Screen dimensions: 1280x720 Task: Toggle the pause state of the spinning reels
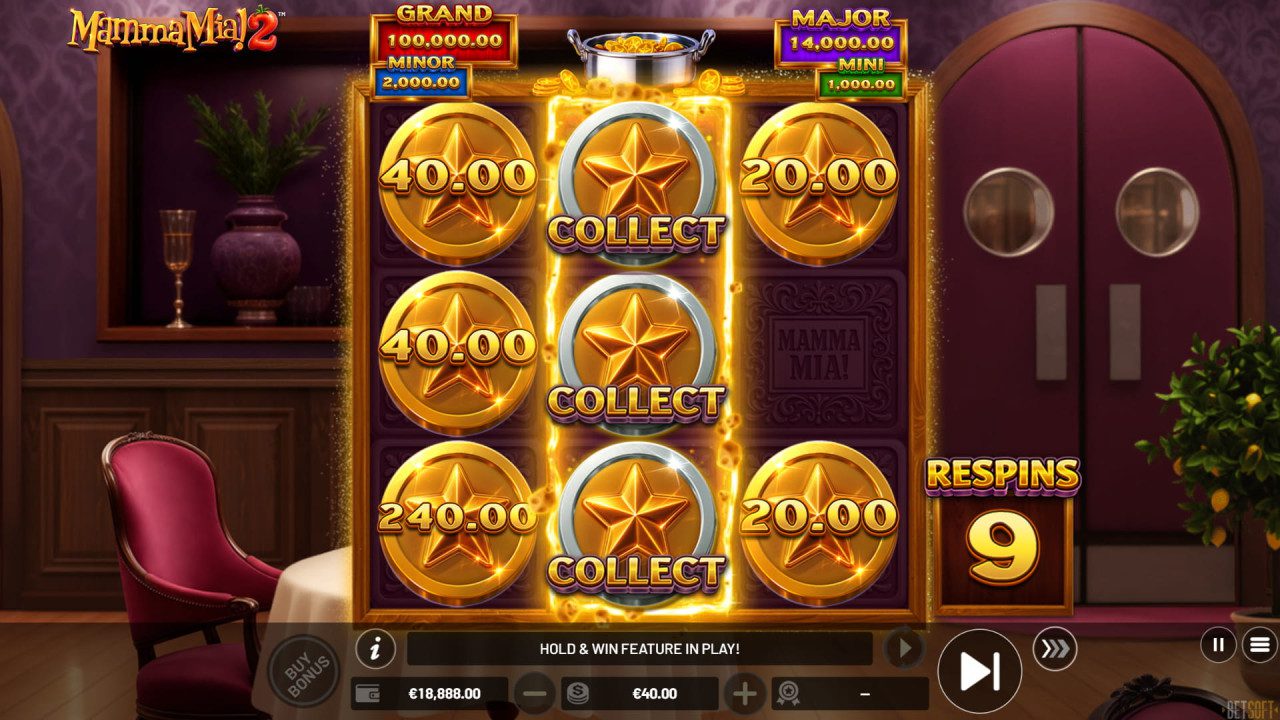coord(1216,645)
